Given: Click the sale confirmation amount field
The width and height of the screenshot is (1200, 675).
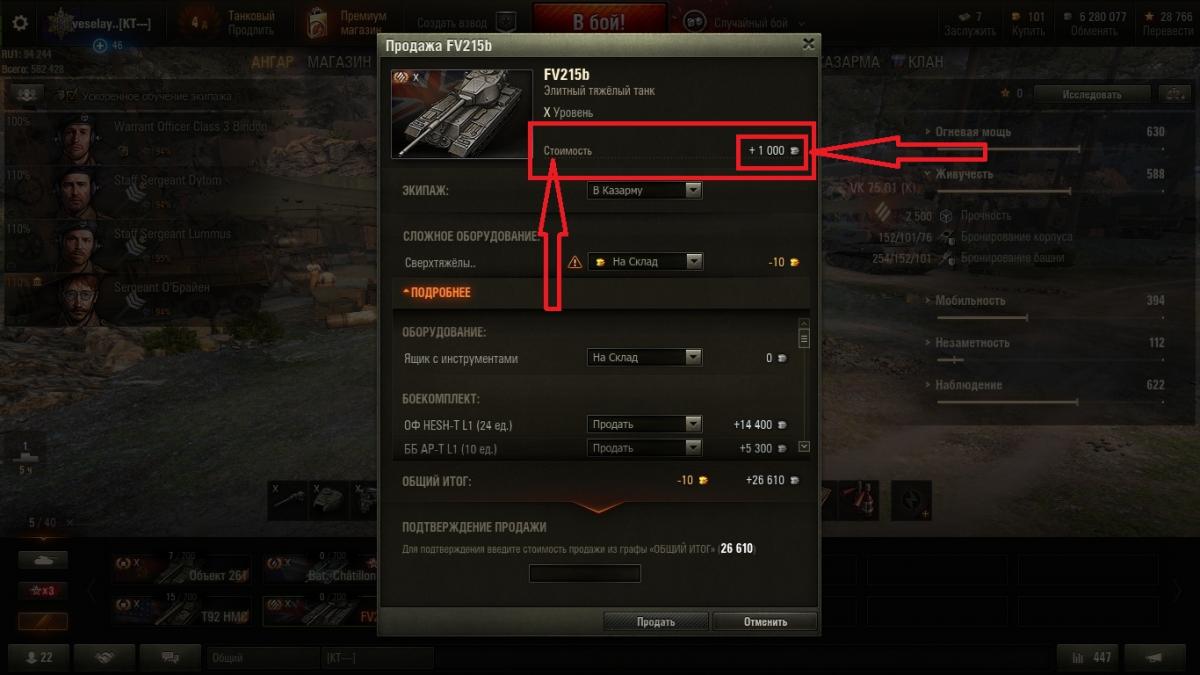Looking at the screenshot, I should pos(584,573).
